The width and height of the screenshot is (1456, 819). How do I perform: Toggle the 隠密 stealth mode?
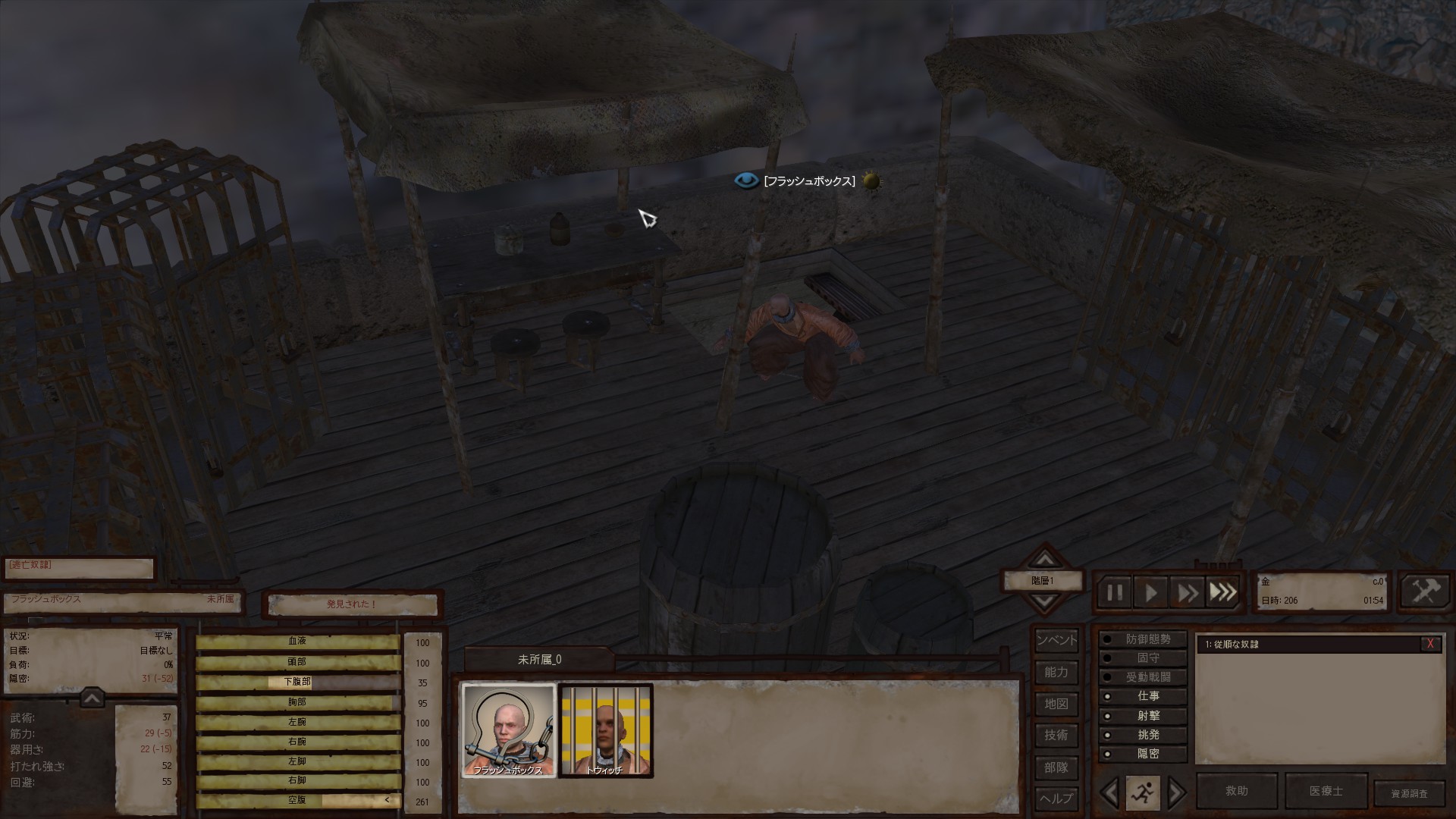coord(1143,754)
